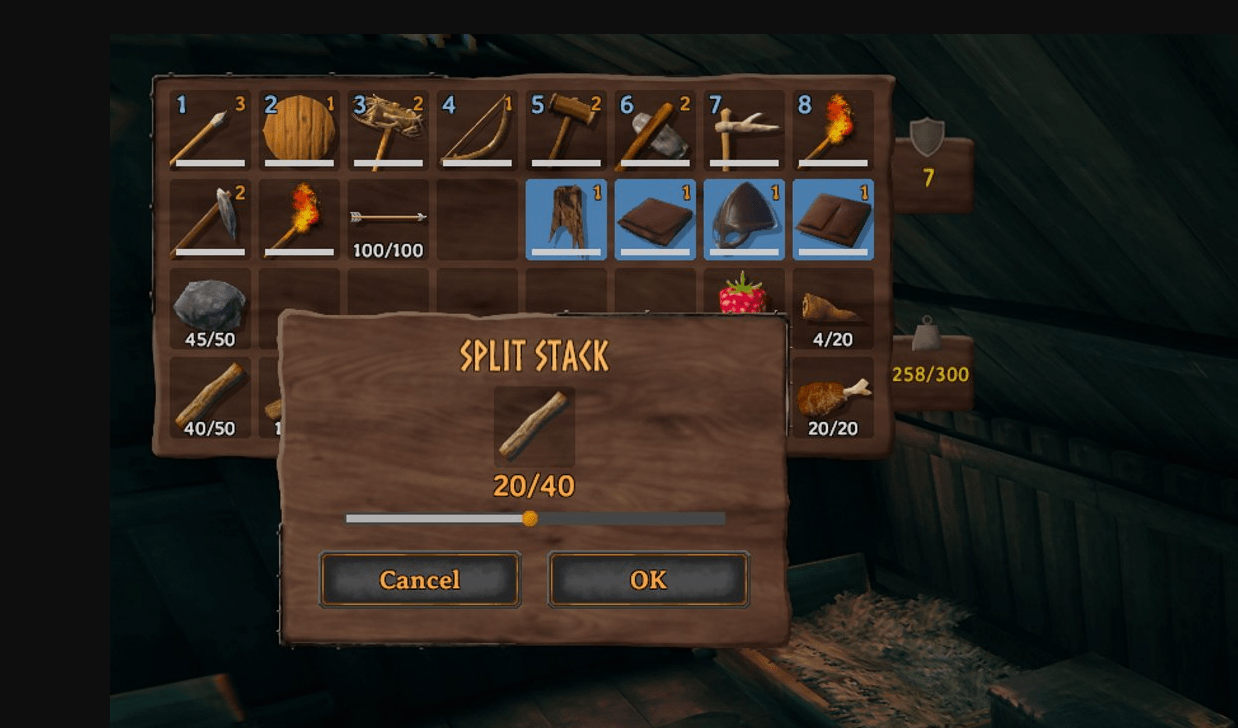Pick the torch in hotbar slot 8

(833, 130)
